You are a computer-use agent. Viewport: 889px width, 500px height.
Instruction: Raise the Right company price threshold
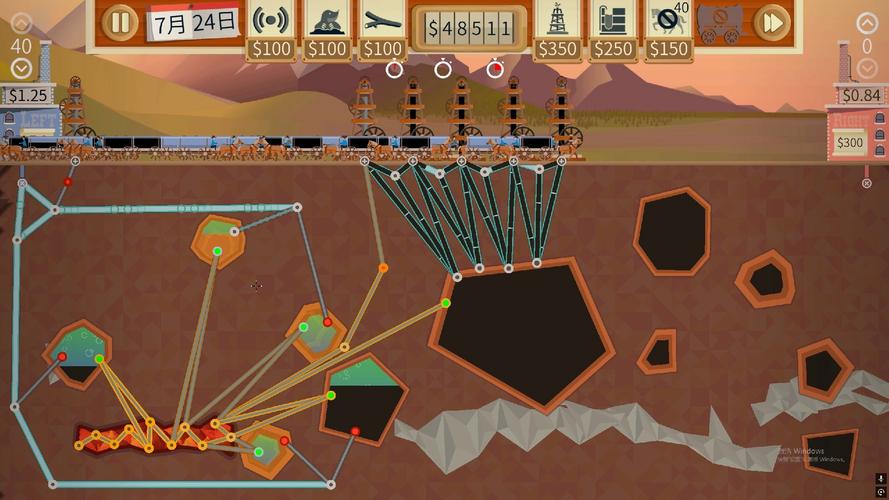coord(867,23)
